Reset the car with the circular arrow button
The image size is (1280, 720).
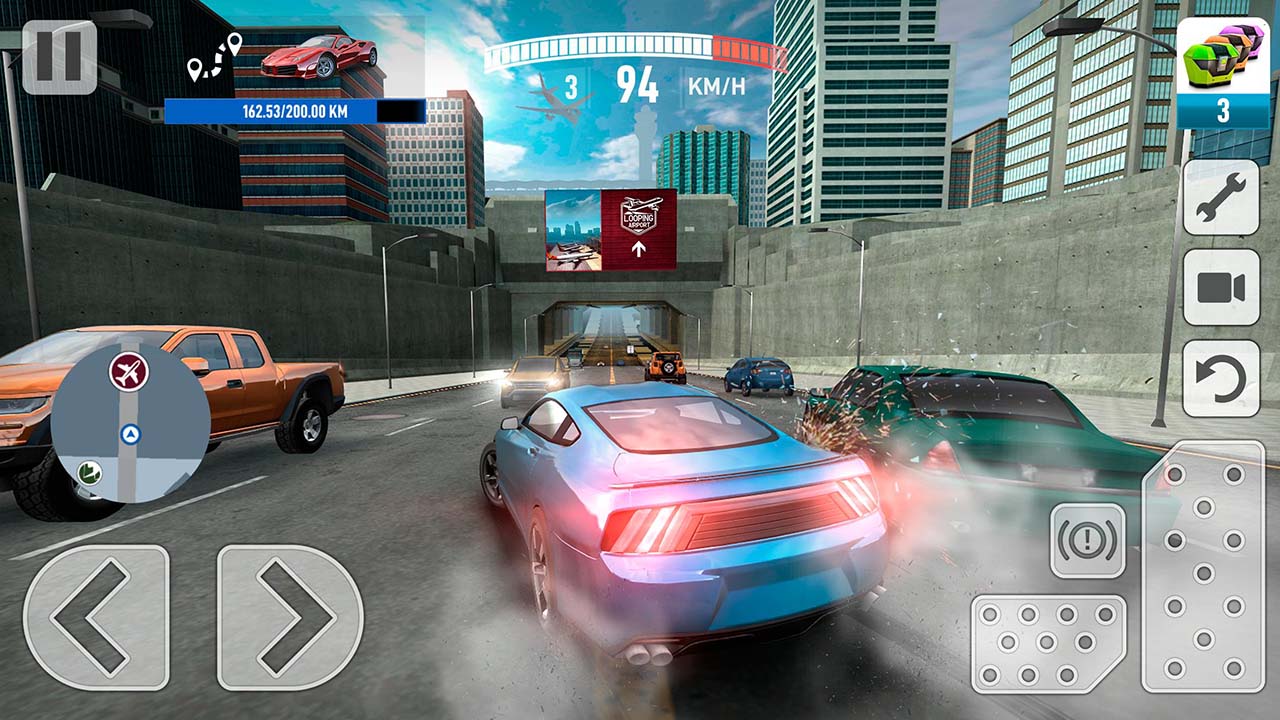coord(1221,379)
